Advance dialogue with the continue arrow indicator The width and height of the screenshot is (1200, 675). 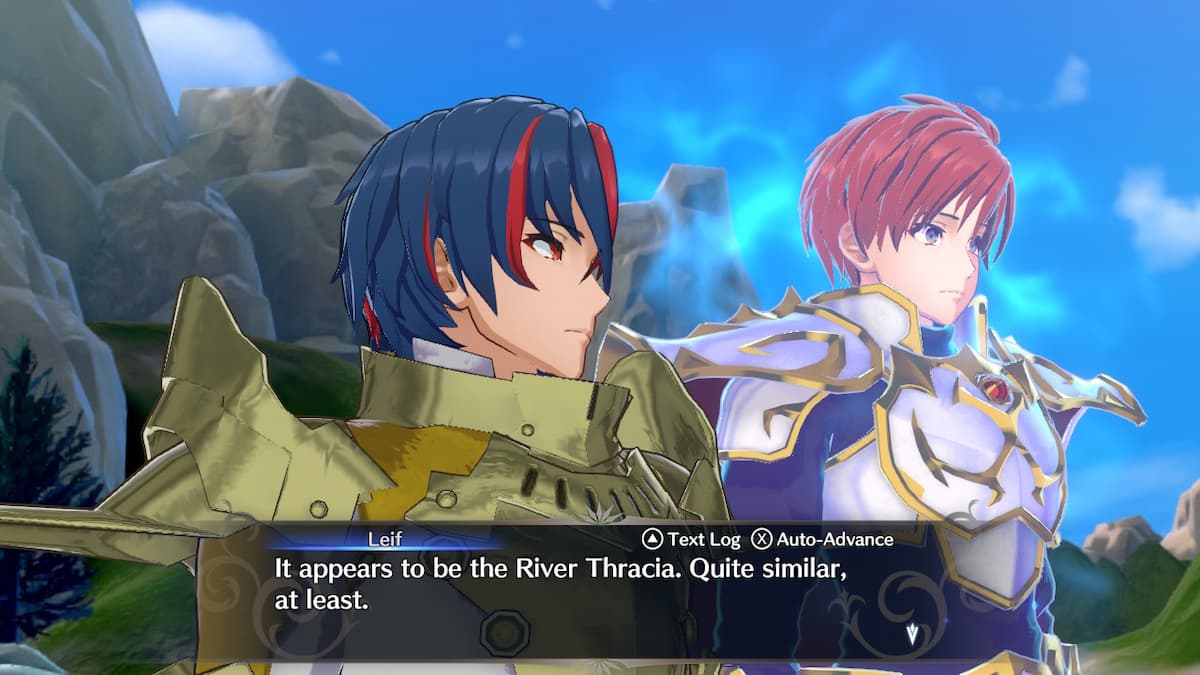pyautogui.click(x=911, y=632)
